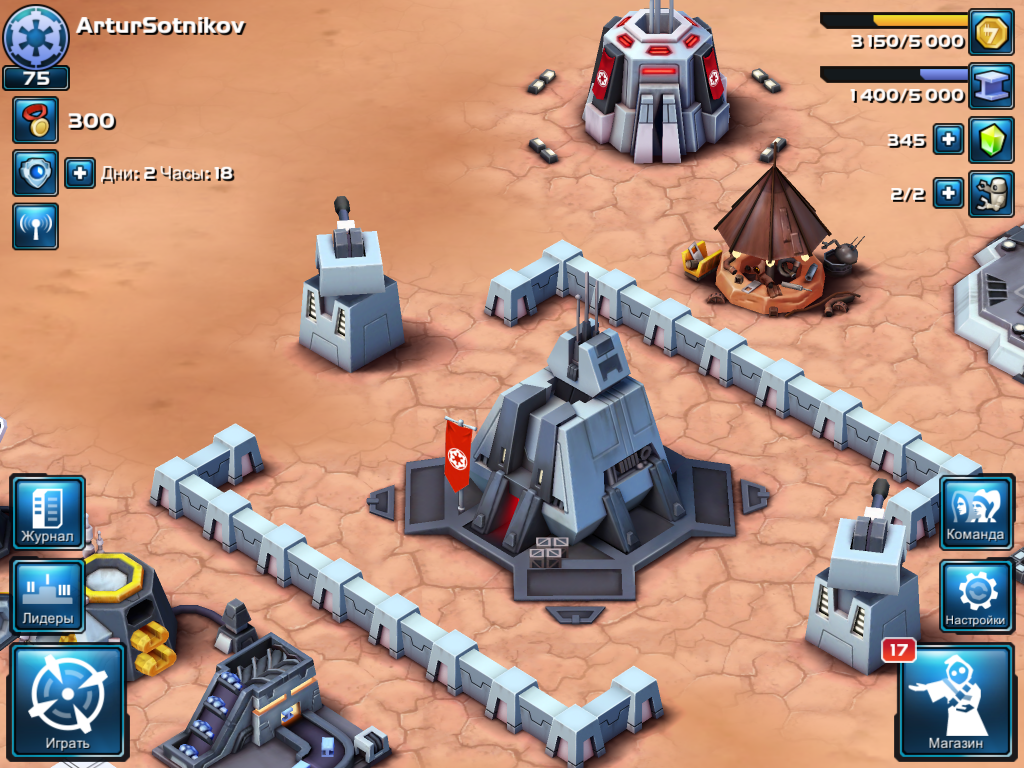Open the Журнал log button
Image resolution: width=1024 pixels, height=768 pixels.
pos(47,513)
